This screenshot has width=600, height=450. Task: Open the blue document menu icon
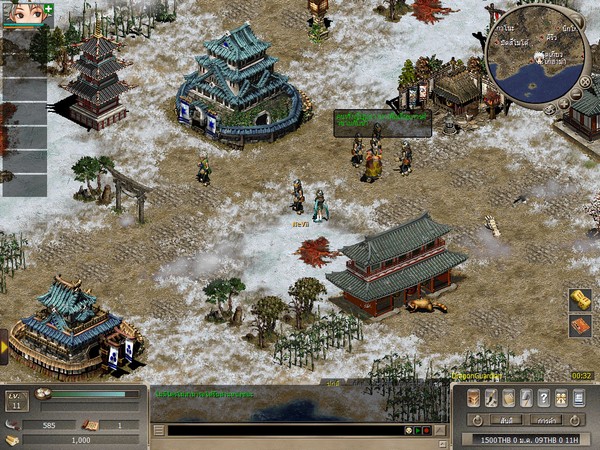pyautogui.click(x=578, y=397)
